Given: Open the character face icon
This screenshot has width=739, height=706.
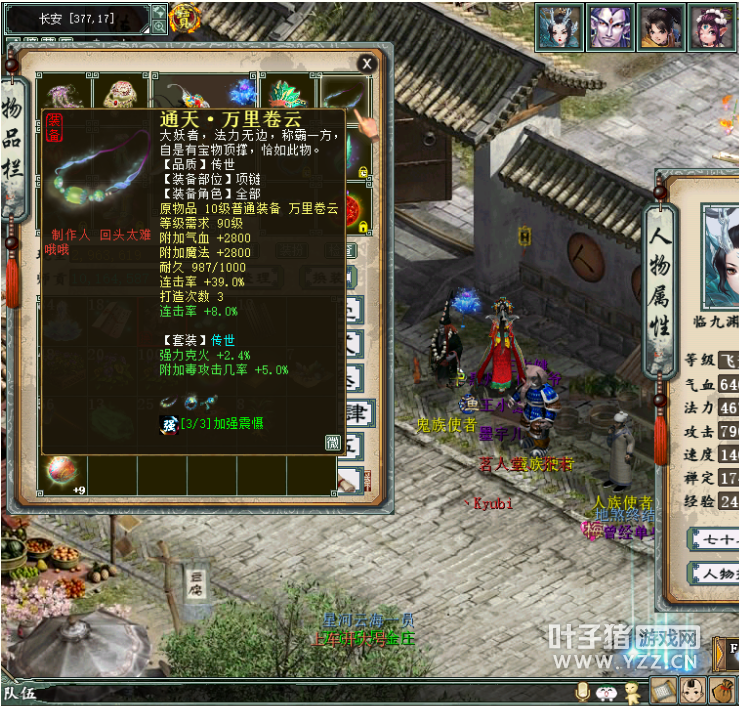Looking at the screenshot, I should pos(692,690).
